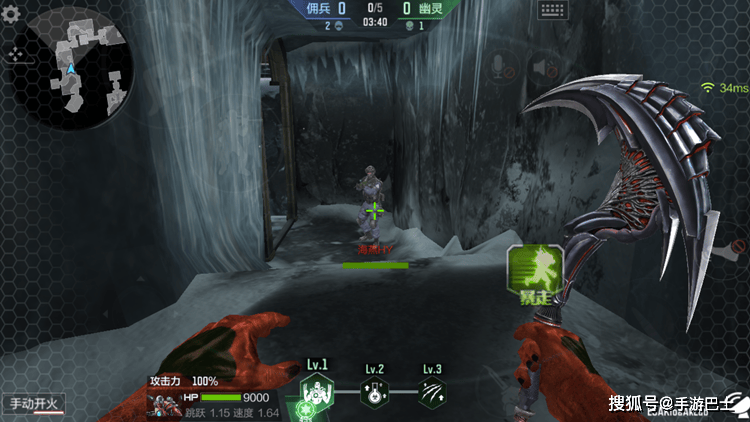
Task: Select the Lv.2 evolution icon
Action: (x=375, y=391)
